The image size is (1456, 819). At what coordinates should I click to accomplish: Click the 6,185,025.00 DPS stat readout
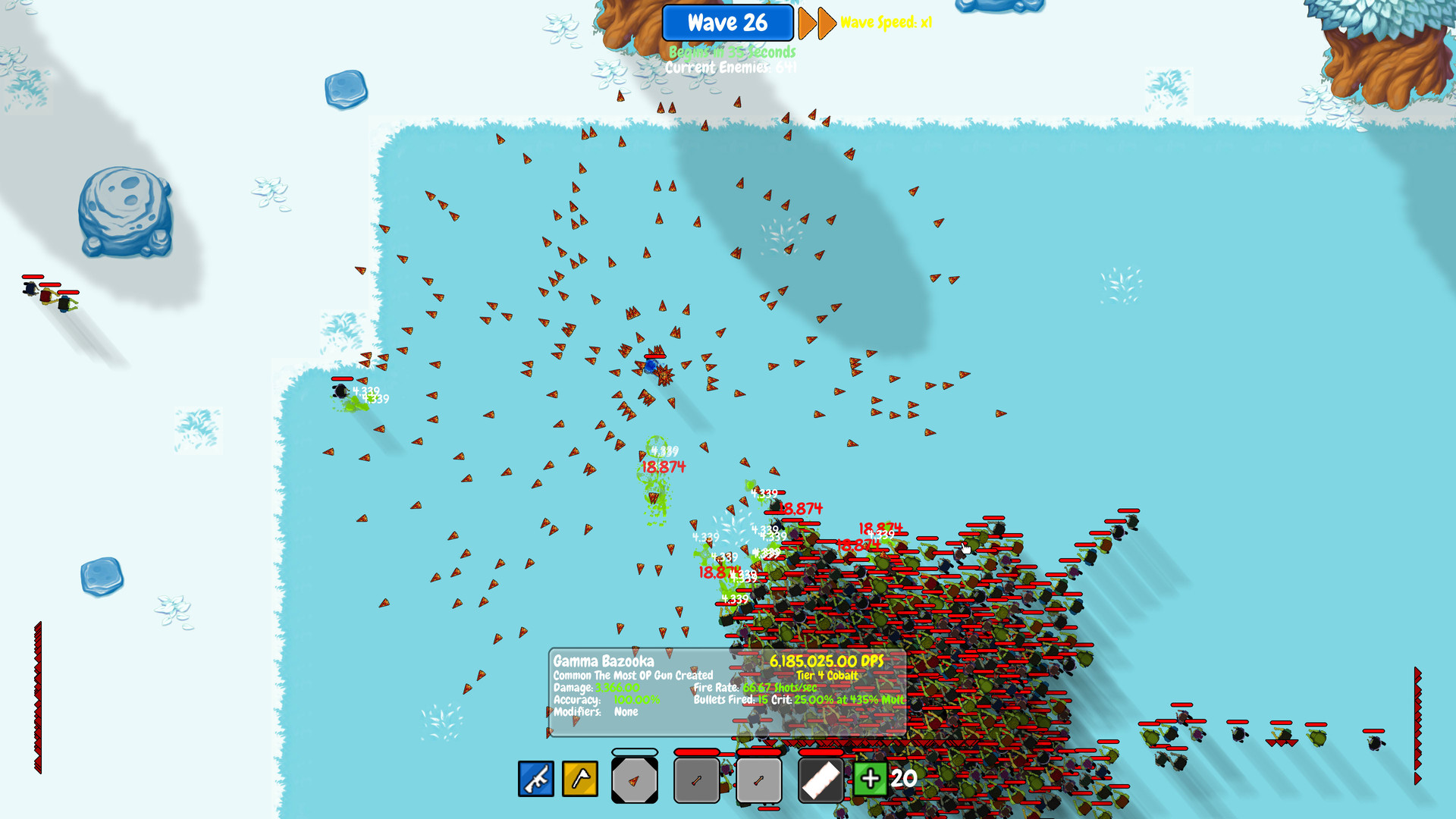coord(827,661)
